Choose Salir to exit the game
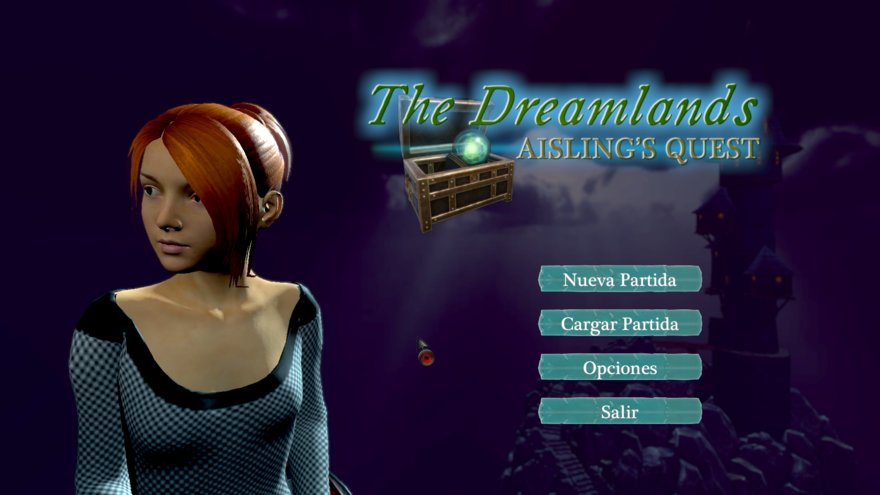The width and height of the screenshot is (880, 495). 619,411
